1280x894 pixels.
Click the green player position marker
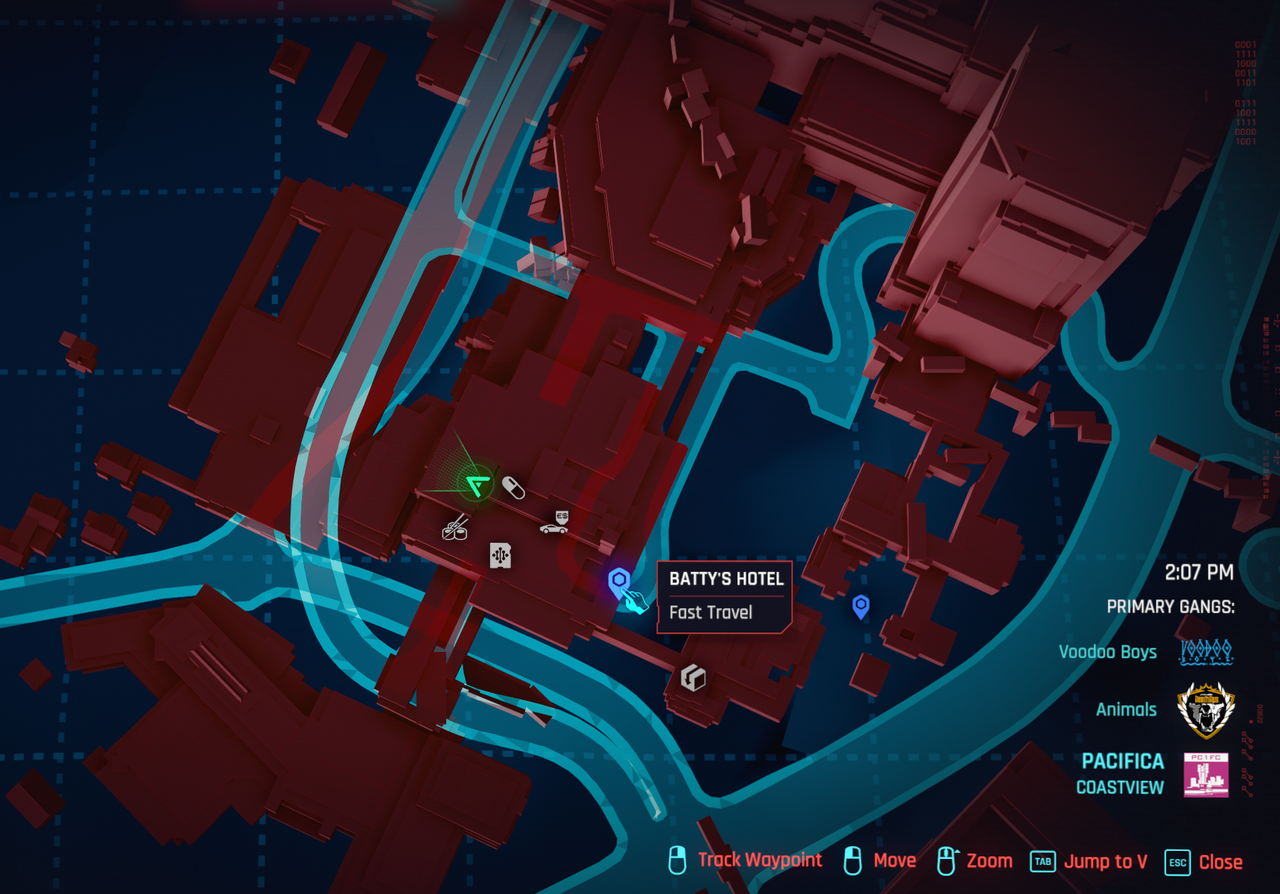tap(477, 485)
